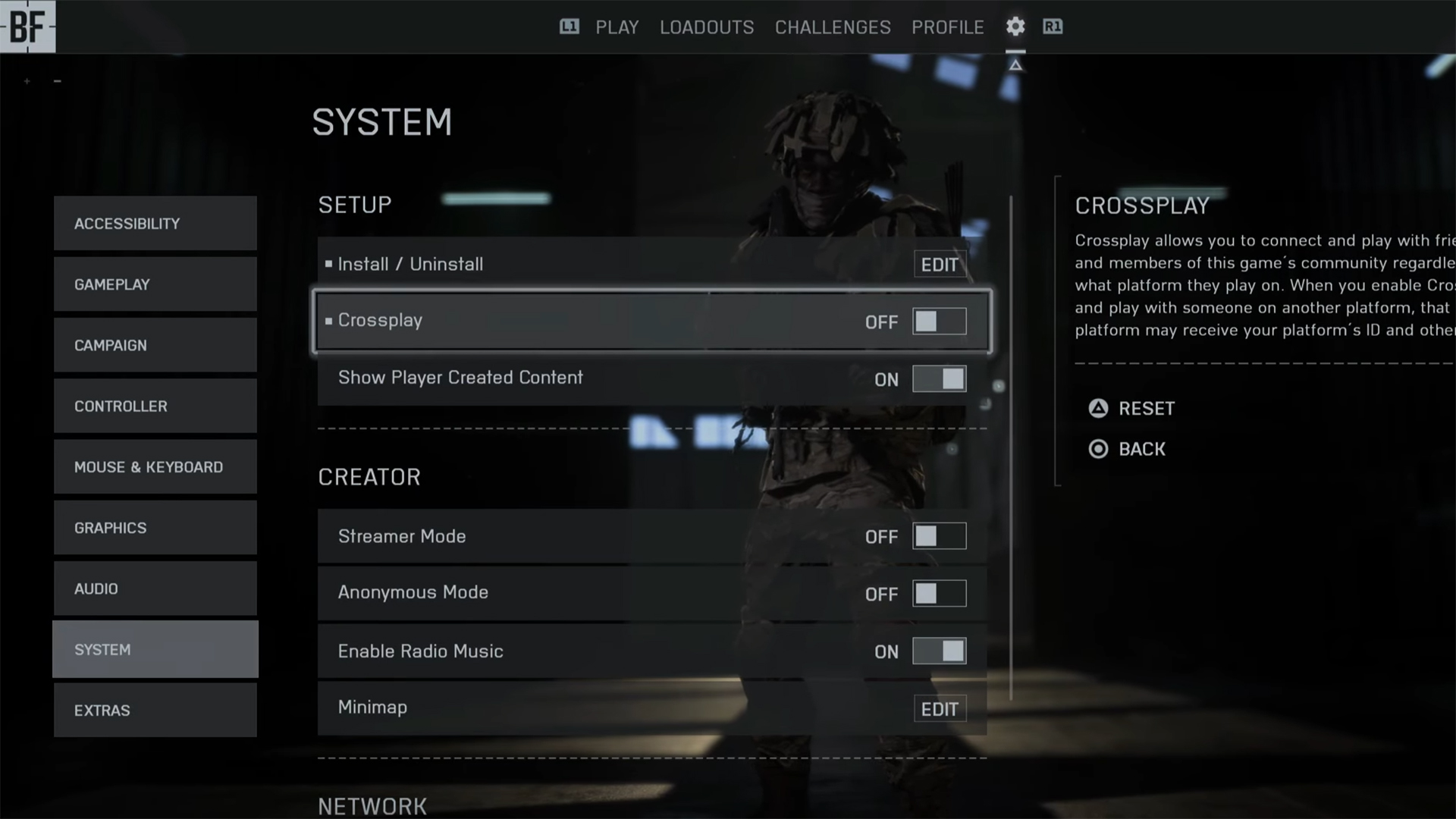Viewport: 1456px width, 819px height.
Task: Click EDIT next to Install / Uninstall
Action: pyautogui.click(x=940, y=265)
